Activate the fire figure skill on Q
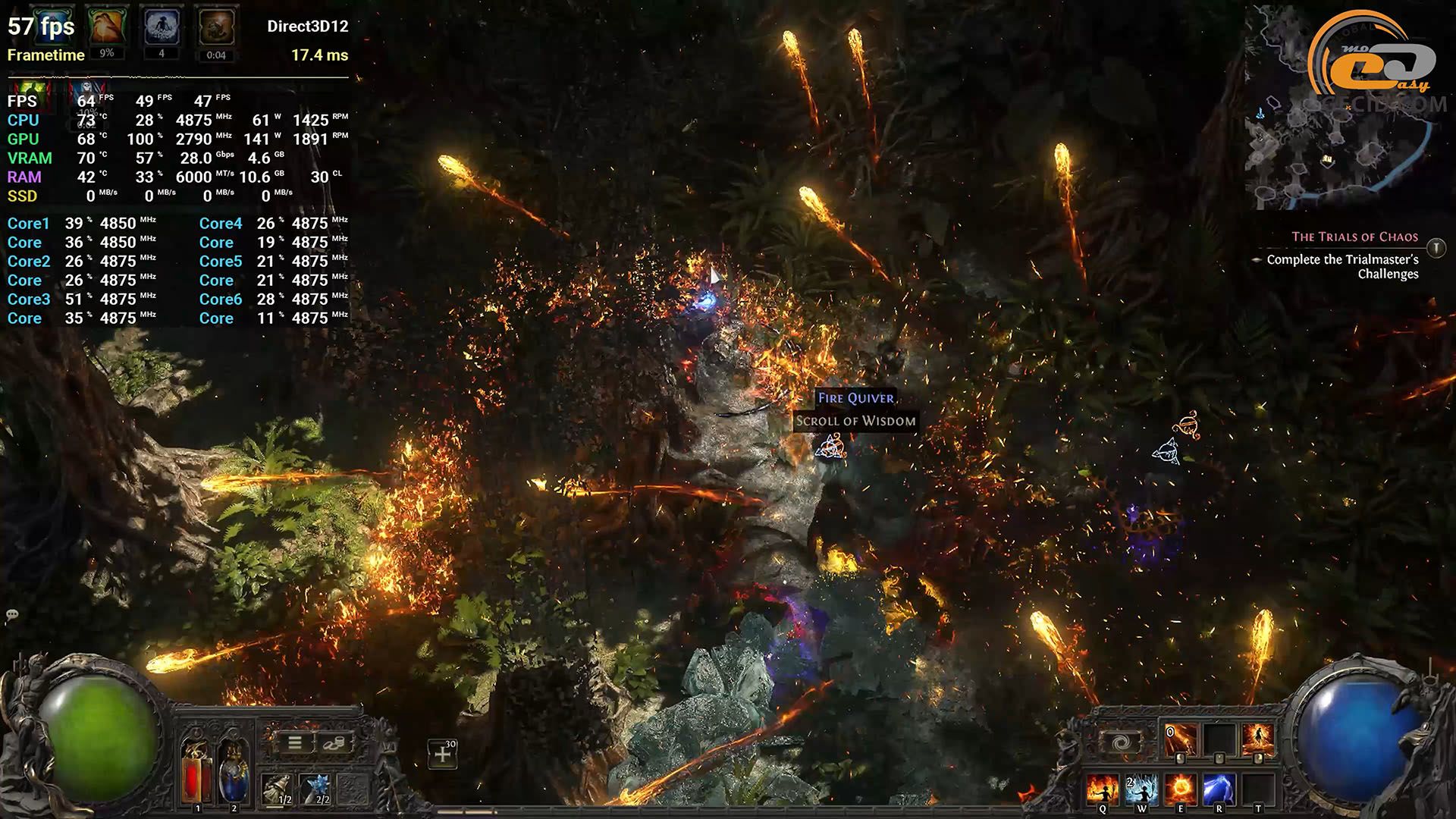 (1102, 789)
